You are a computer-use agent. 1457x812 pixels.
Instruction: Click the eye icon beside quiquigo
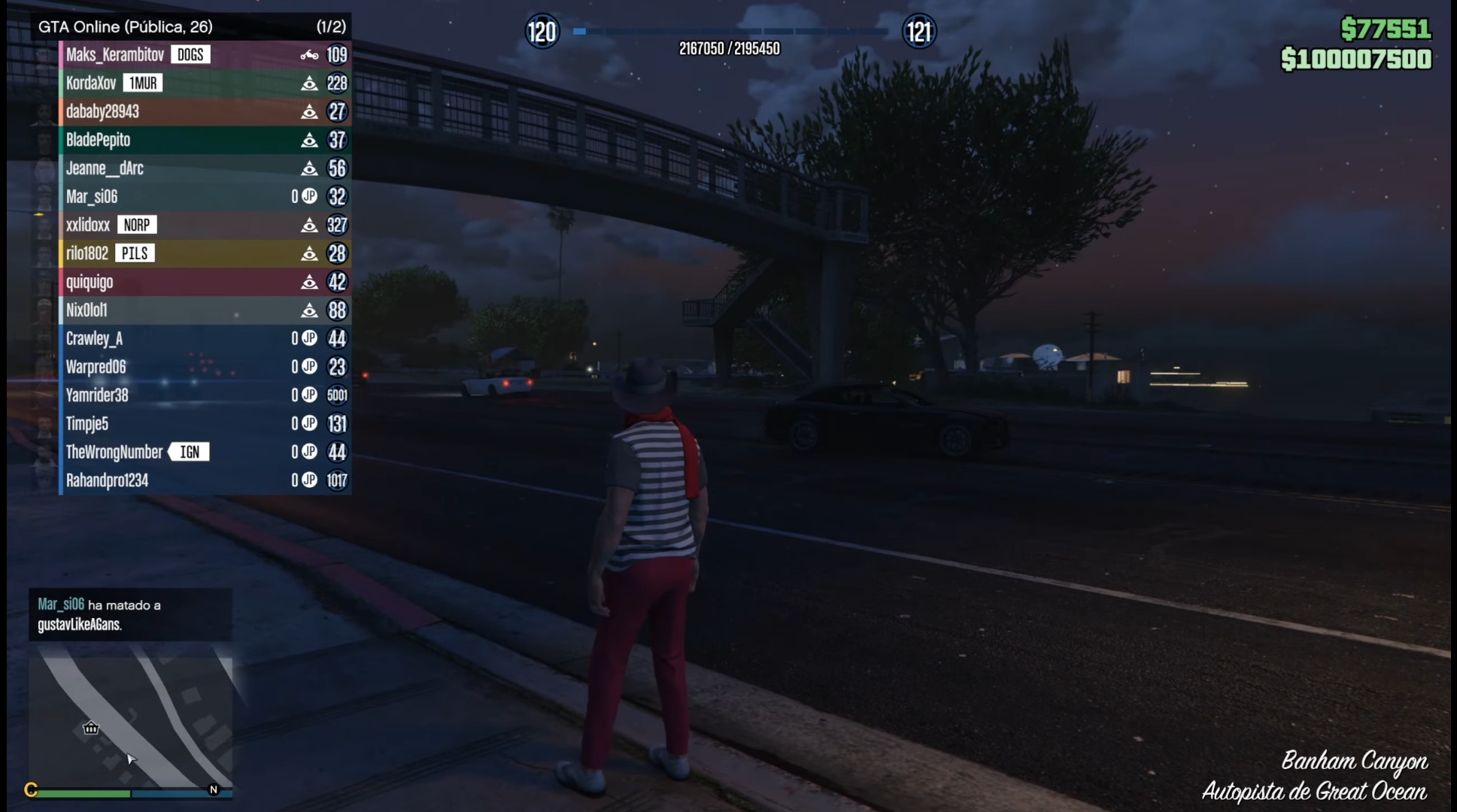tap(308, 282)
